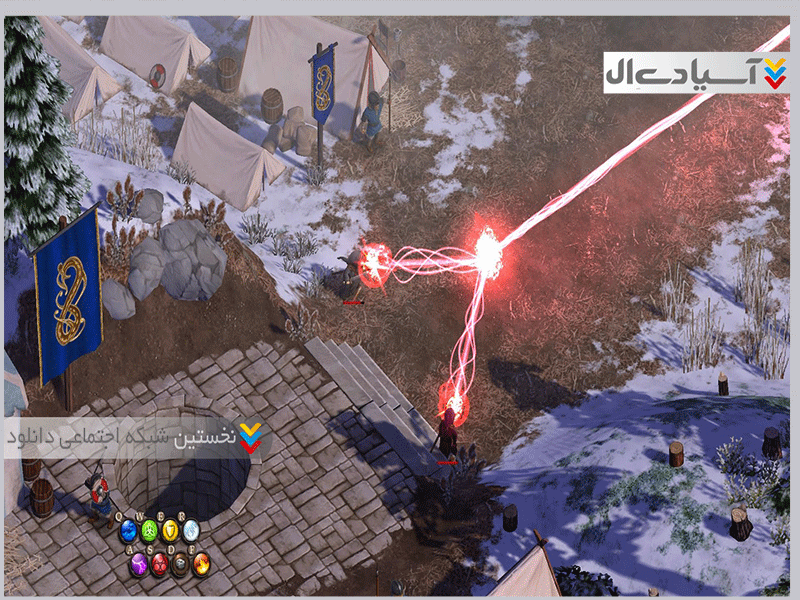Viewport: 800px width, 600px height.
Task: Select the blue Water element orb
Action: pos(128,532)
